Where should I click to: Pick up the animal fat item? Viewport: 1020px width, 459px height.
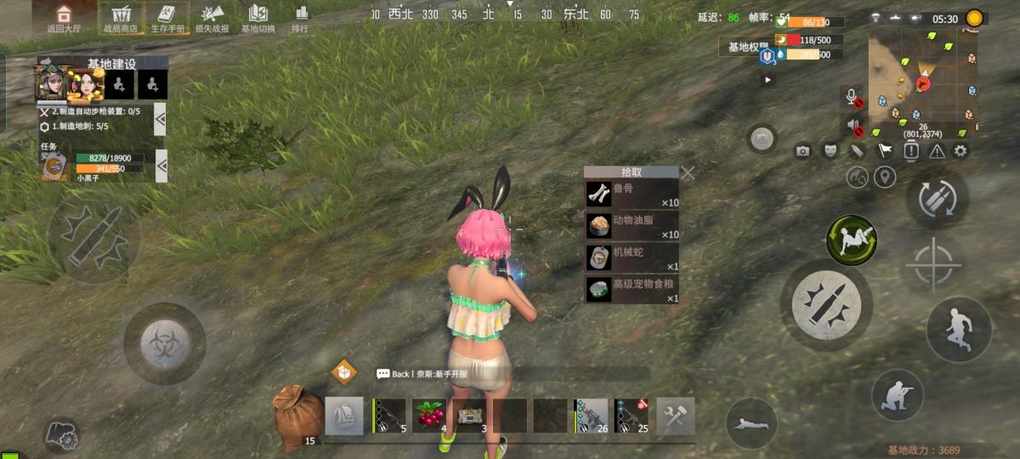632,226
